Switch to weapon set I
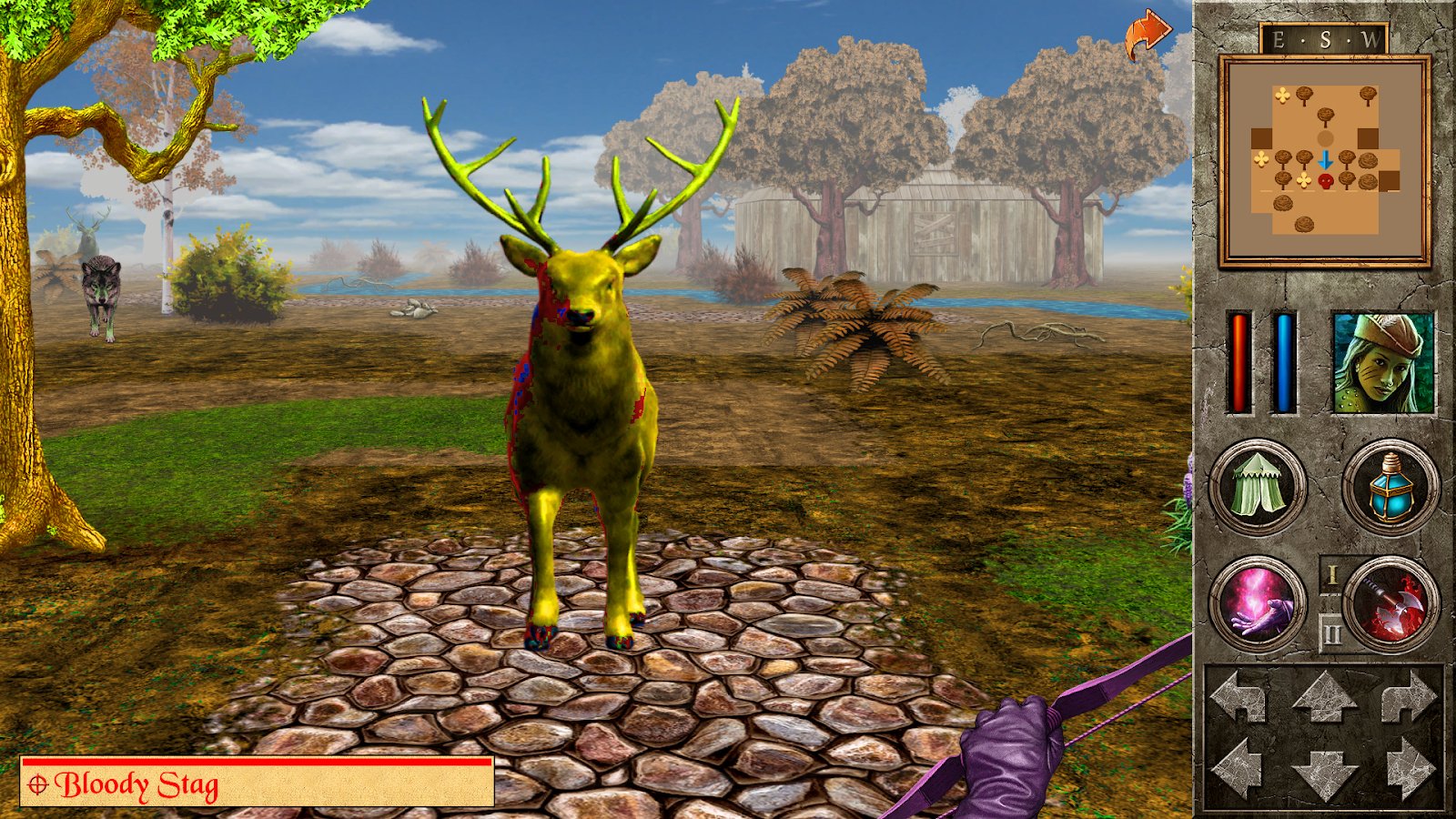 1331,576
